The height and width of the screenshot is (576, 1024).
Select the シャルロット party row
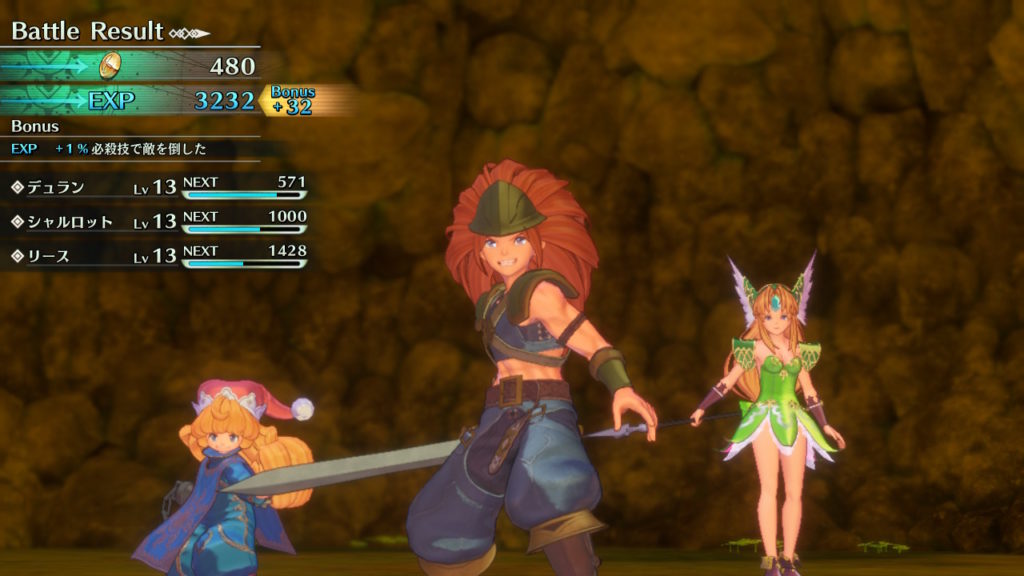(155, 222)
